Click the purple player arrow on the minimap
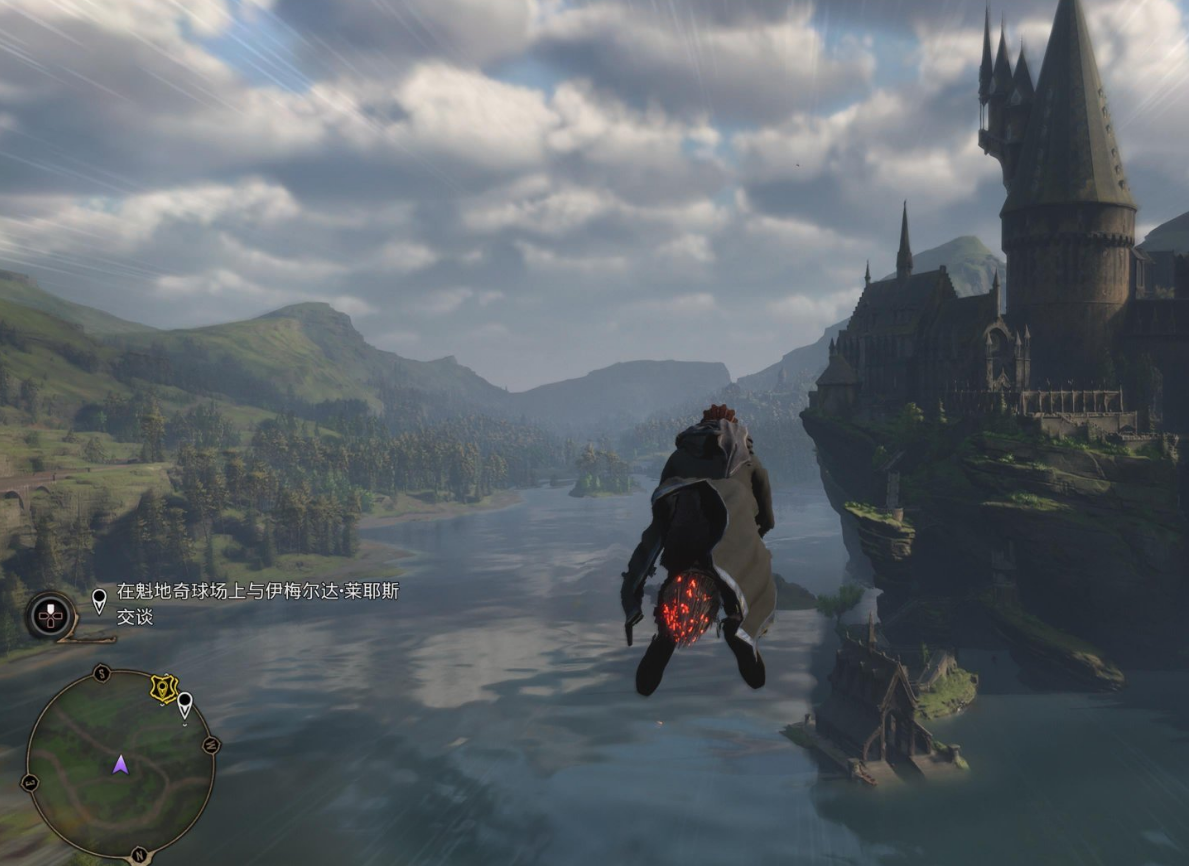Screen dimensions: 1189x866 120,765
